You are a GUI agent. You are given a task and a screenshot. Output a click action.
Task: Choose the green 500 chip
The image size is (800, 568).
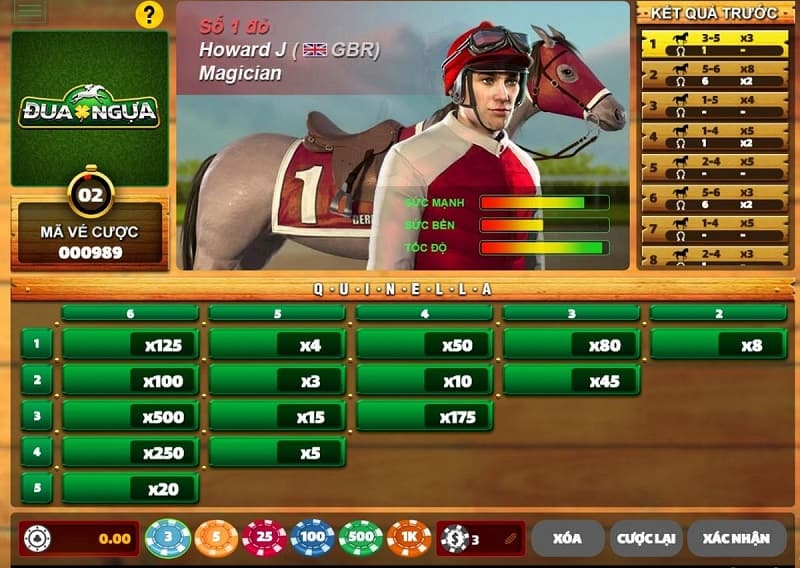(360, 538)
